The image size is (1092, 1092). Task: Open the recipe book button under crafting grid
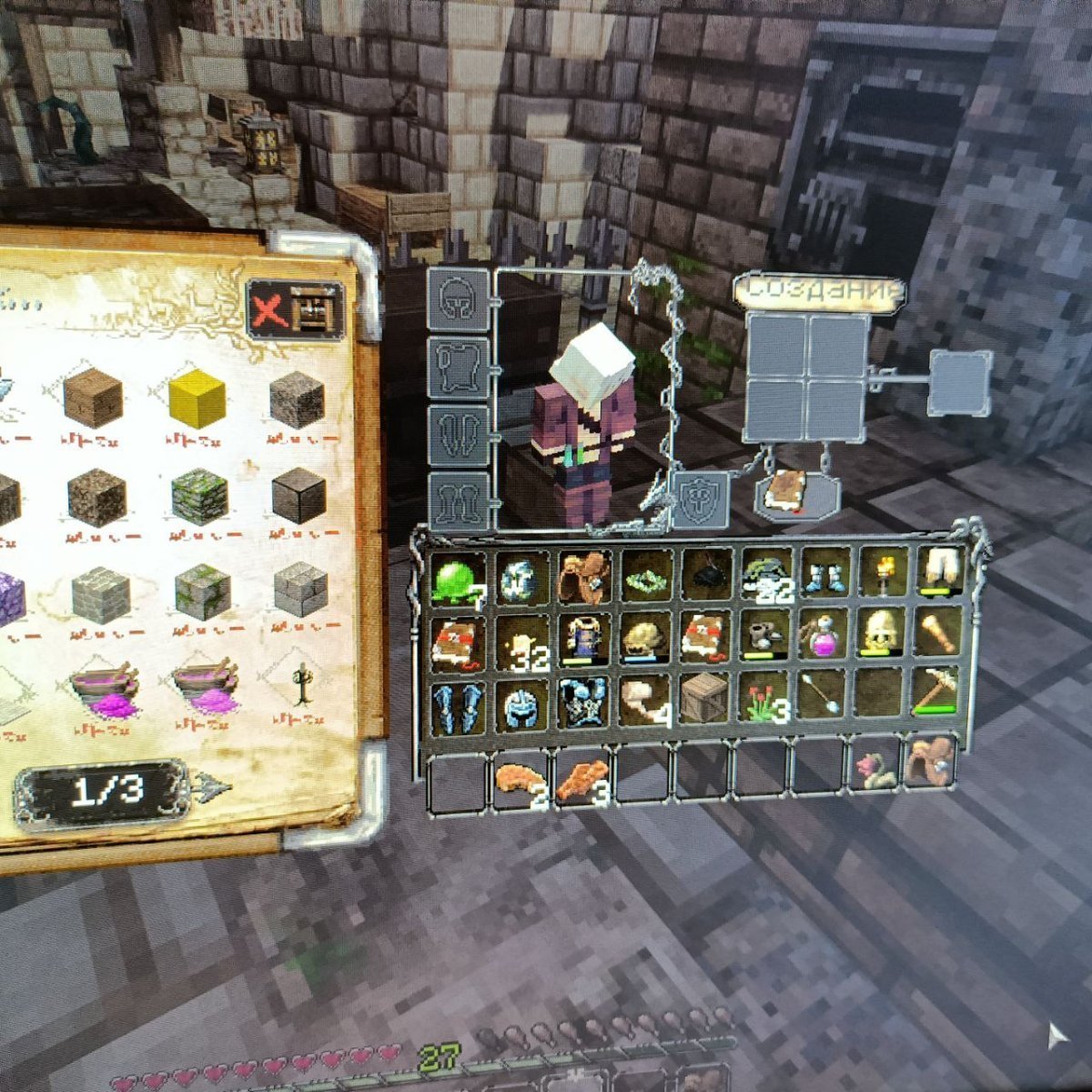[x=784, y=495]
